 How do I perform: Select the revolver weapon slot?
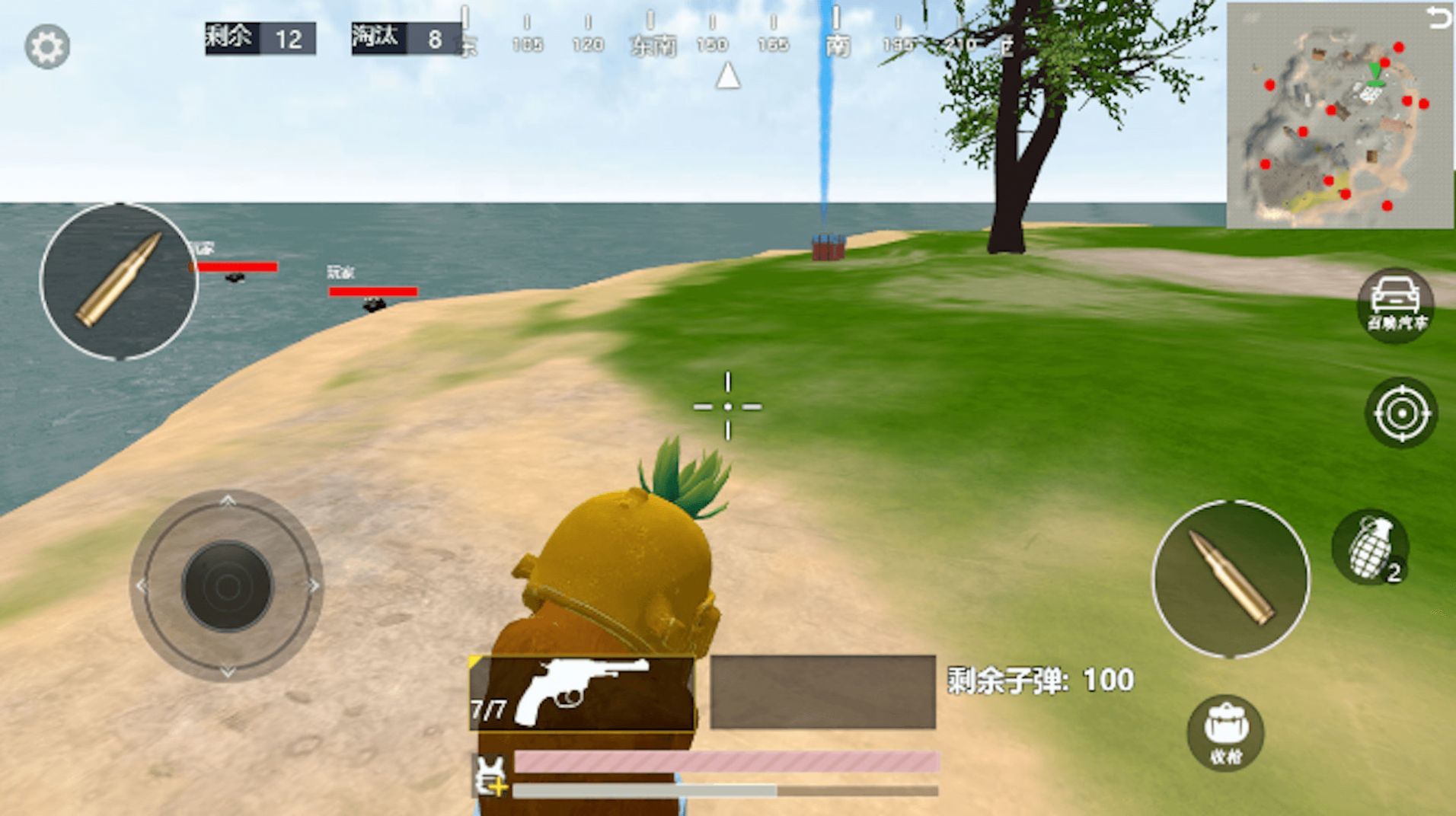pos(582,693)
